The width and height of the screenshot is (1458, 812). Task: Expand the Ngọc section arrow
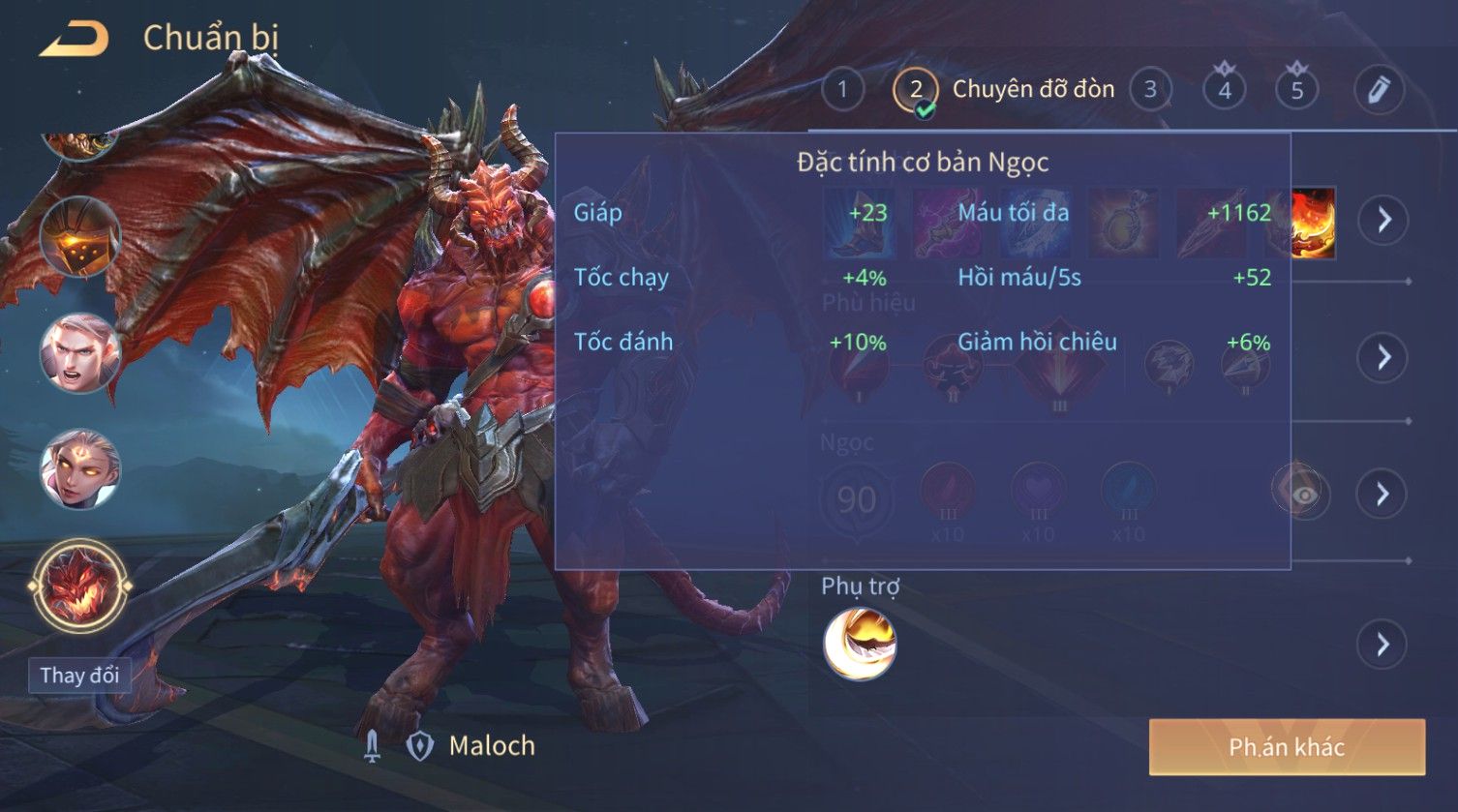(1383, 495)
